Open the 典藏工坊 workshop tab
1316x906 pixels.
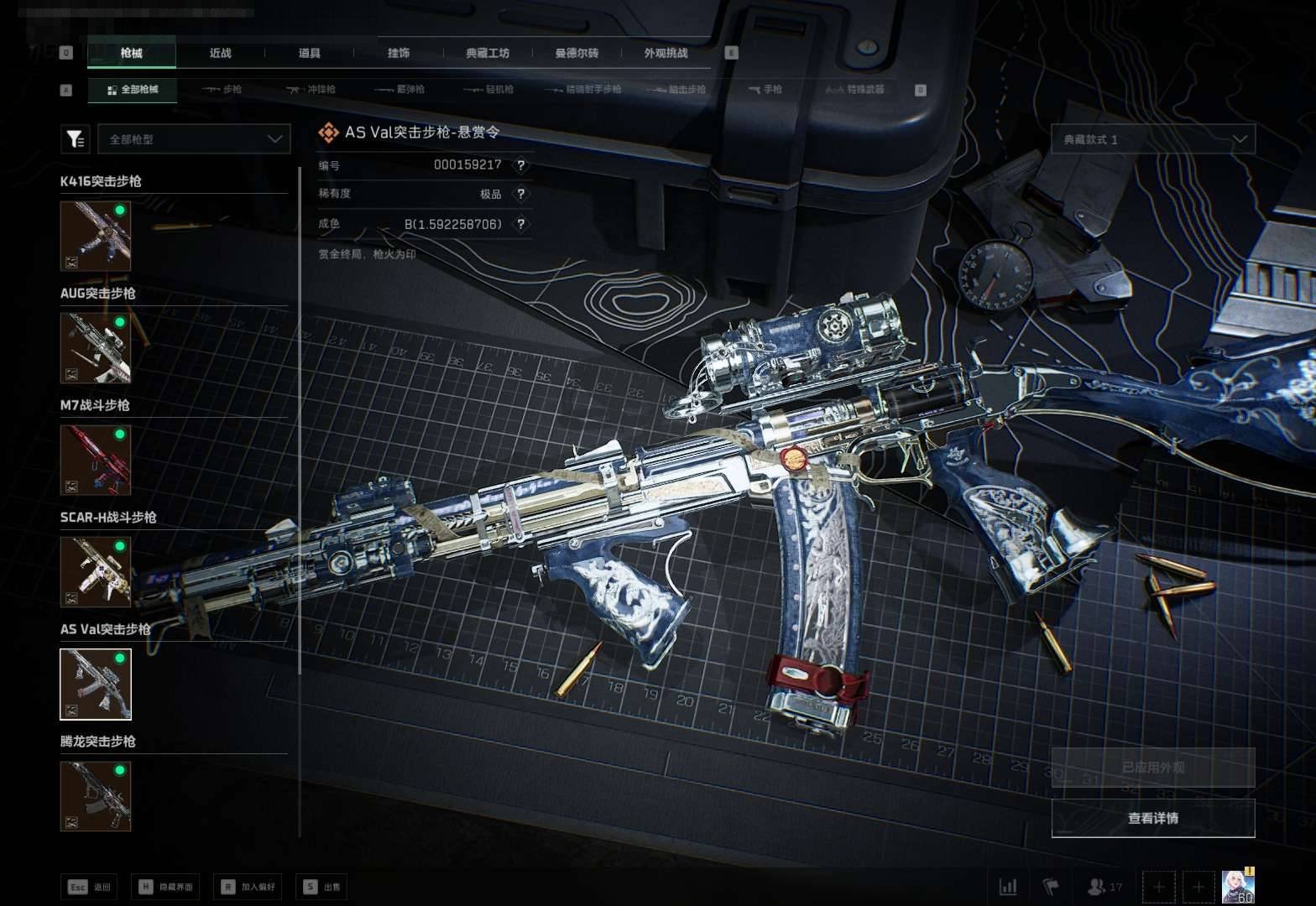[x=488, y=53]
